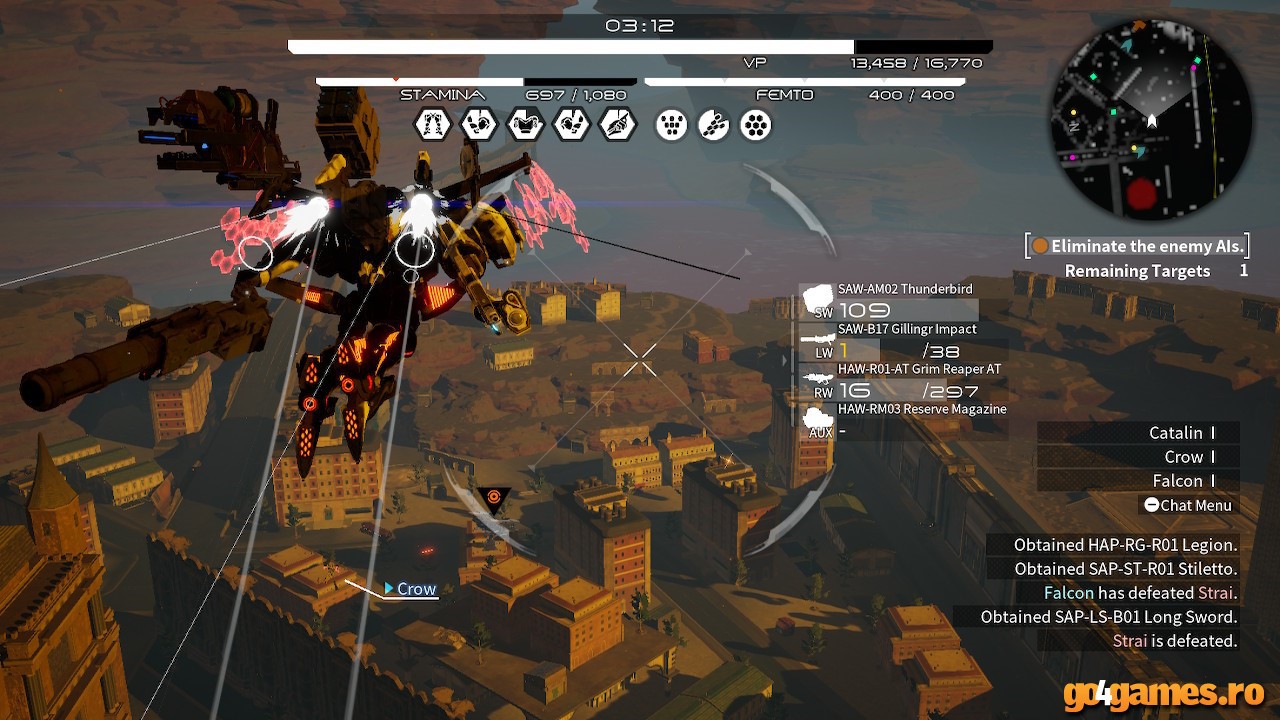
Task: Click the Crow ally marker label
Action: click(415, 589)
